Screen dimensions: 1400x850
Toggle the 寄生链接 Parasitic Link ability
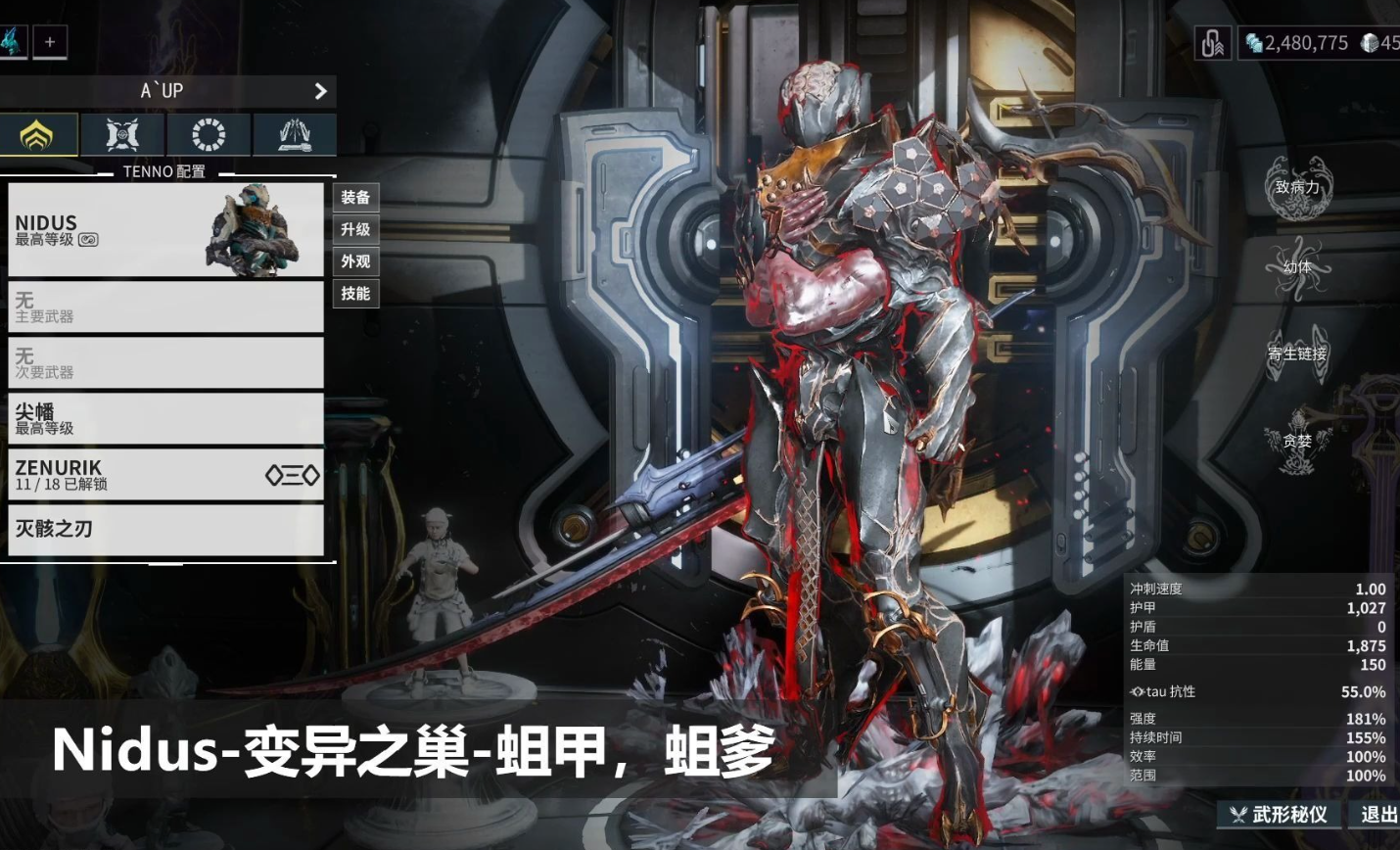click(1298, 351)
